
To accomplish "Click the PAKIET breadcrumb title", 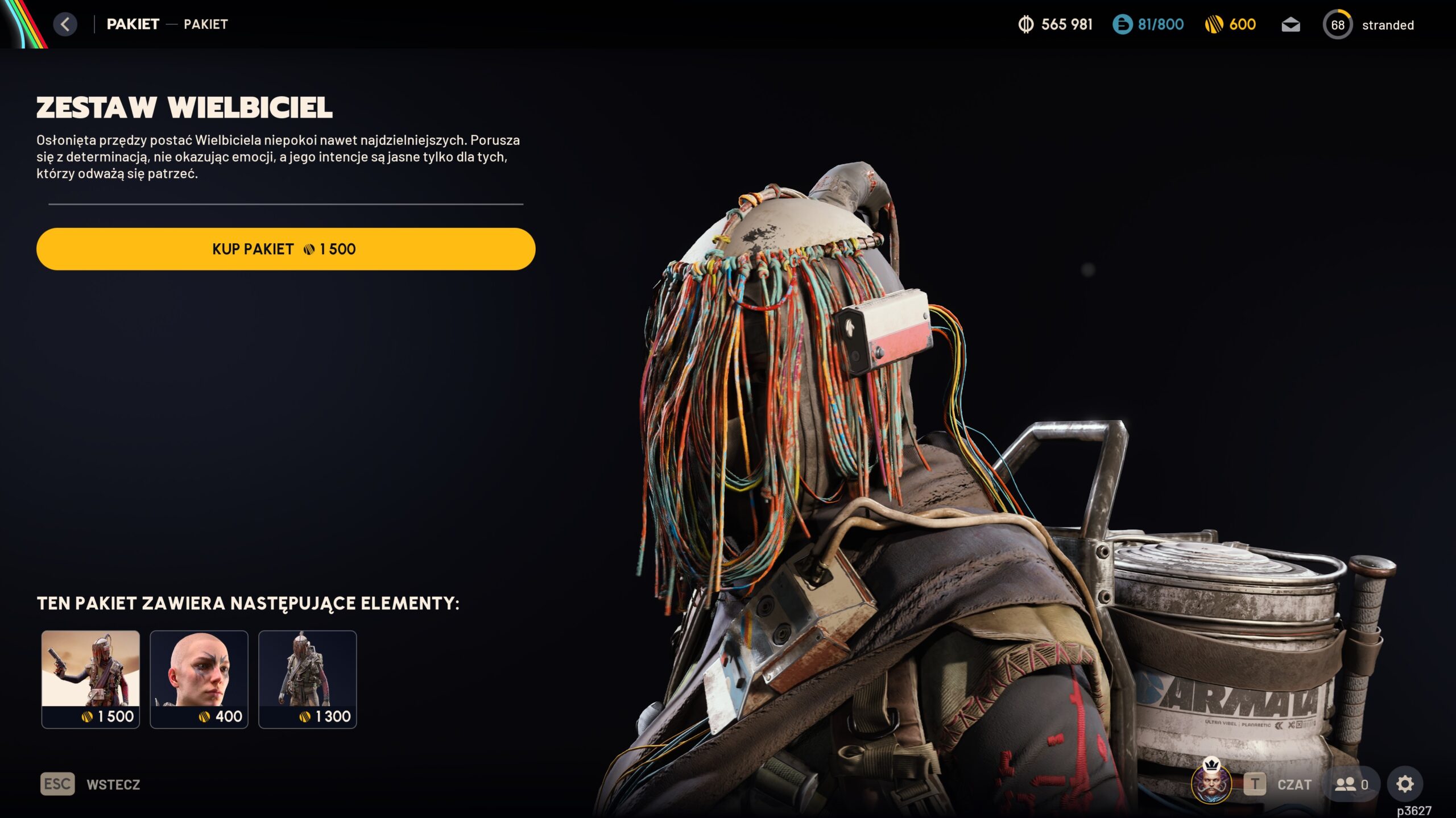I will [x=133, y=24].
